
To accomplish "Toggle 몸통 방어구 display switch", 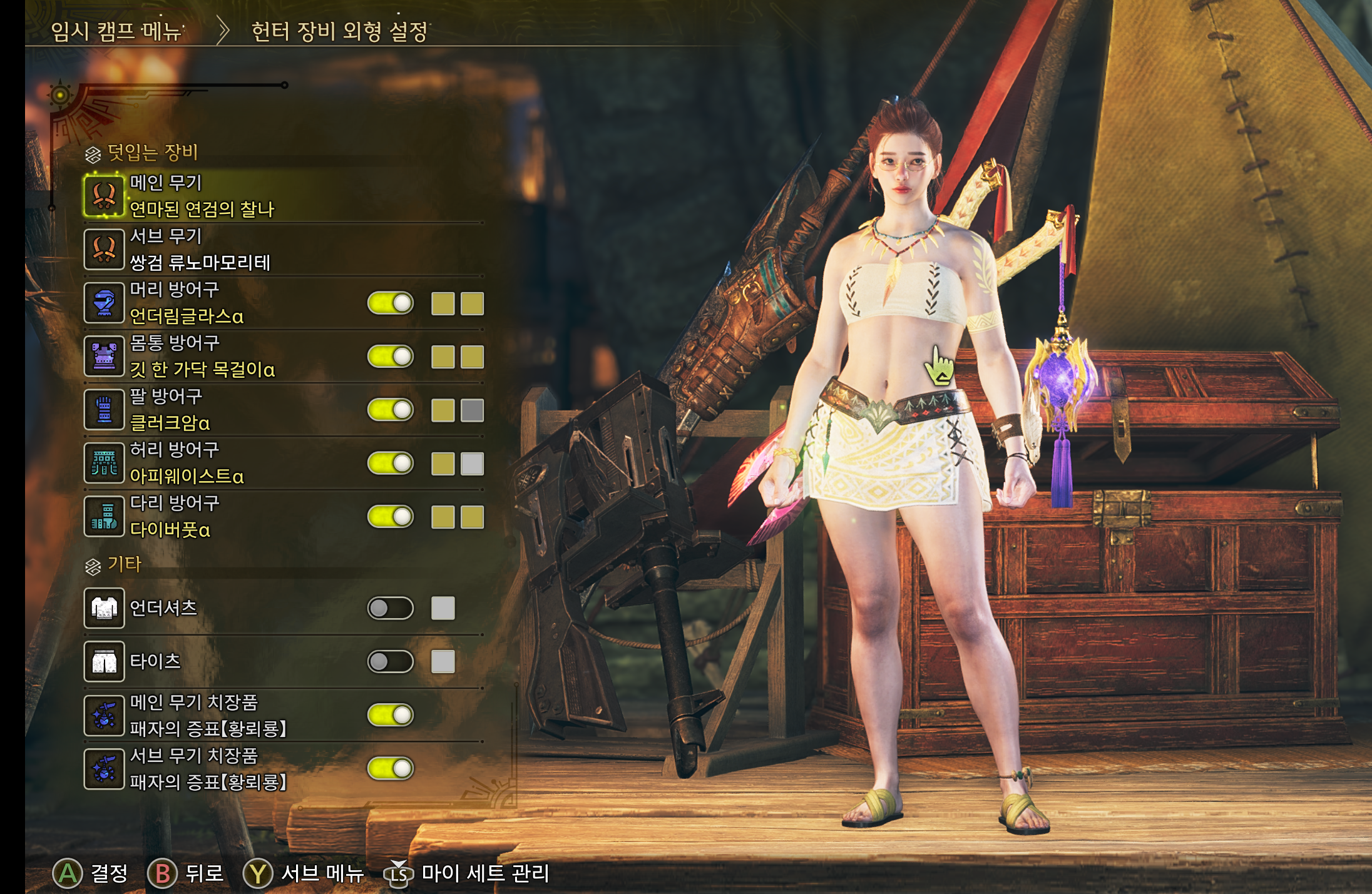I will click(391, 357).
